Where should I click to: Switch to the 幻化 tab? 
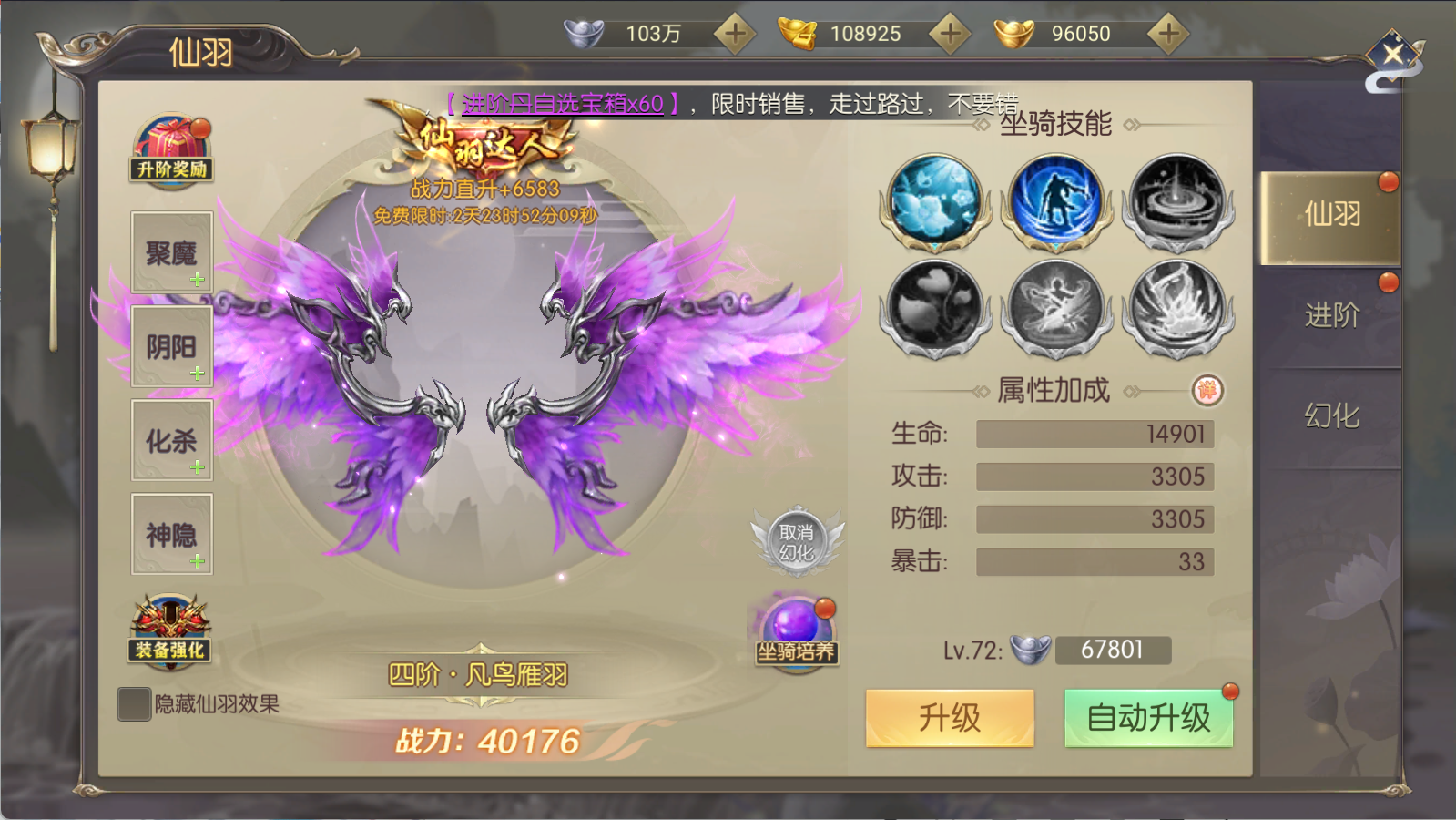pos(1329,415)
